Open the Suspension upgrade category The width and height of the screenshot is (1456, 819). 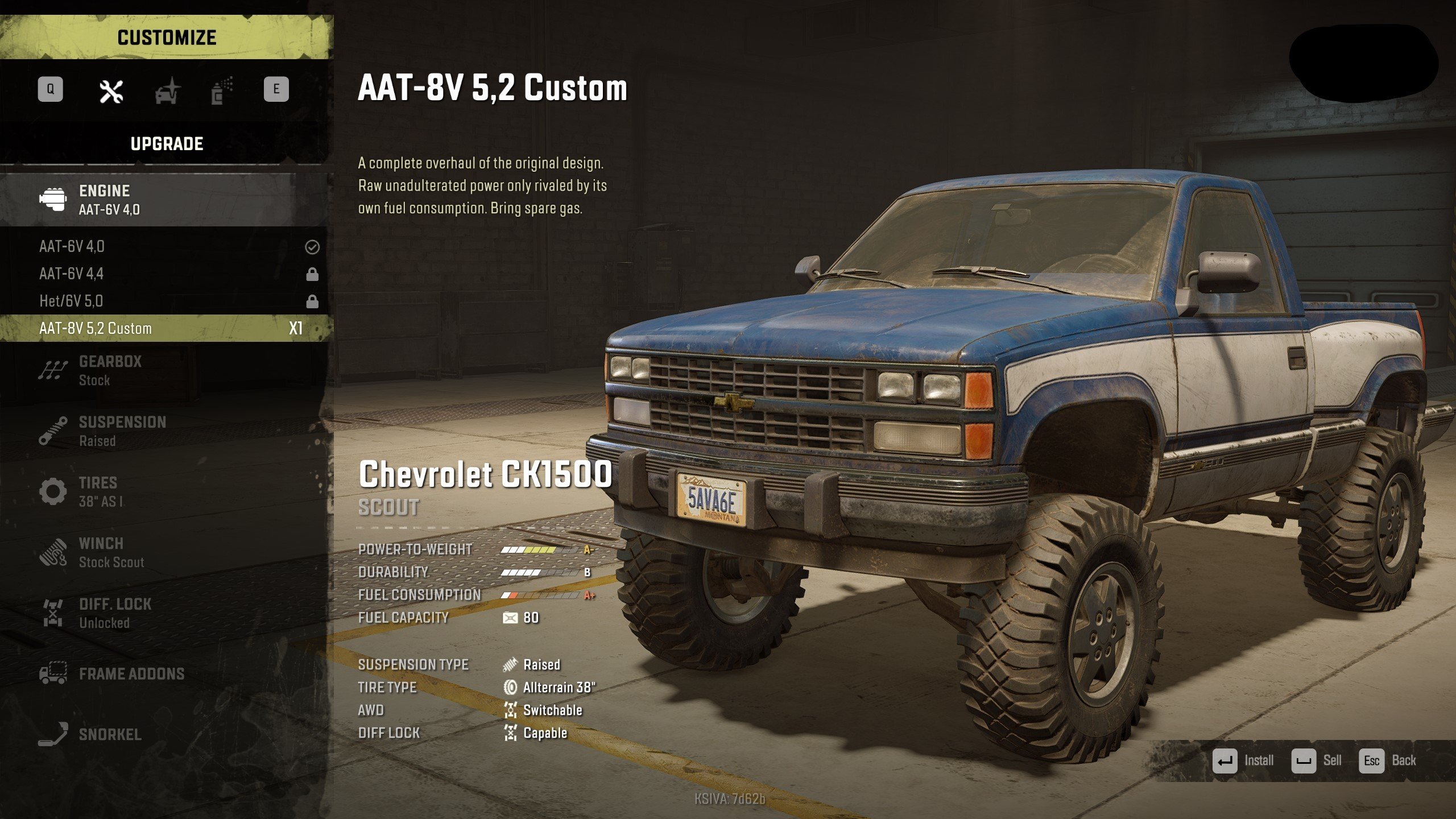(x=165, y=431)
